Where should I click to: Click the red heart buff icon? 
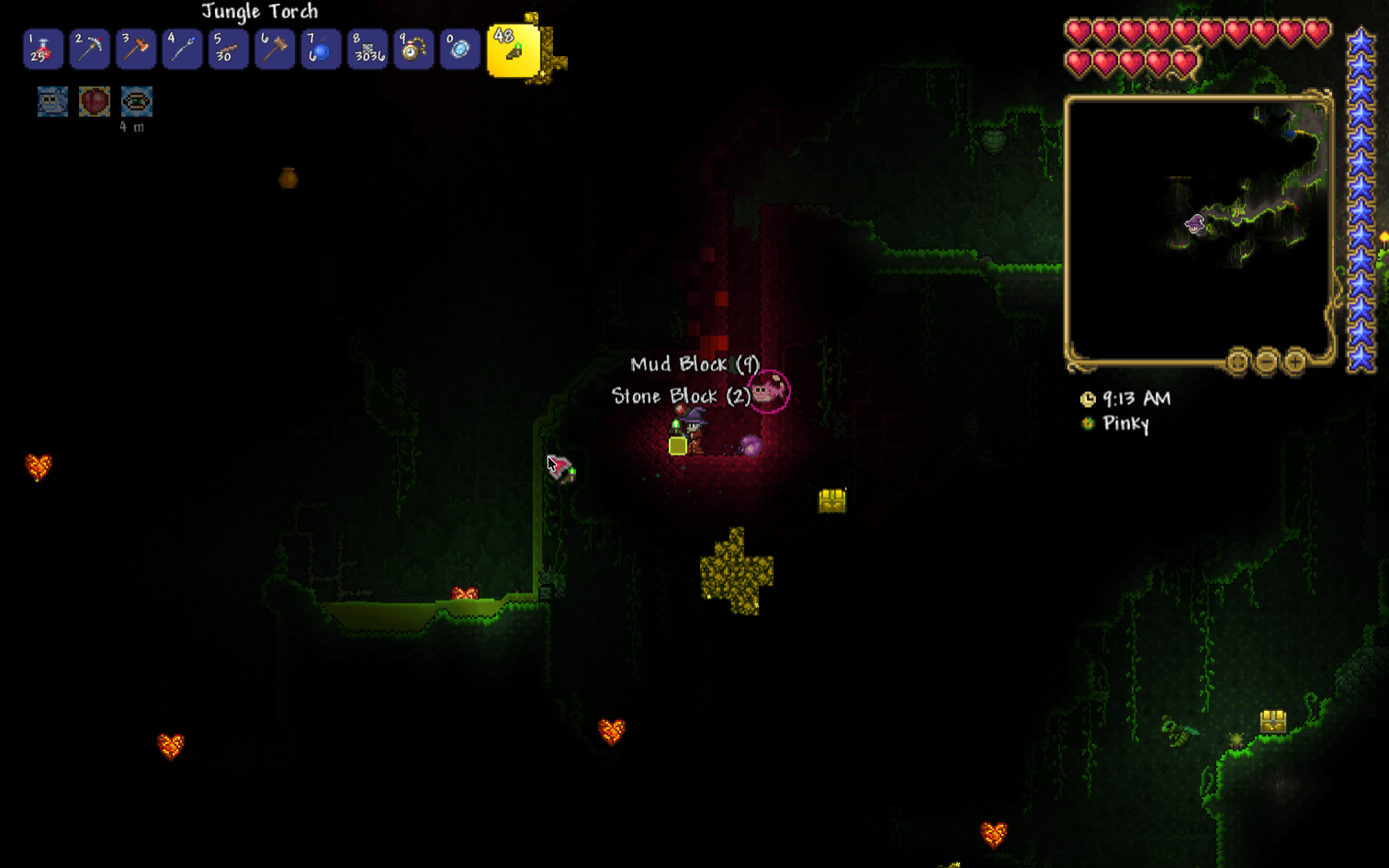click(x=95, y=101)
